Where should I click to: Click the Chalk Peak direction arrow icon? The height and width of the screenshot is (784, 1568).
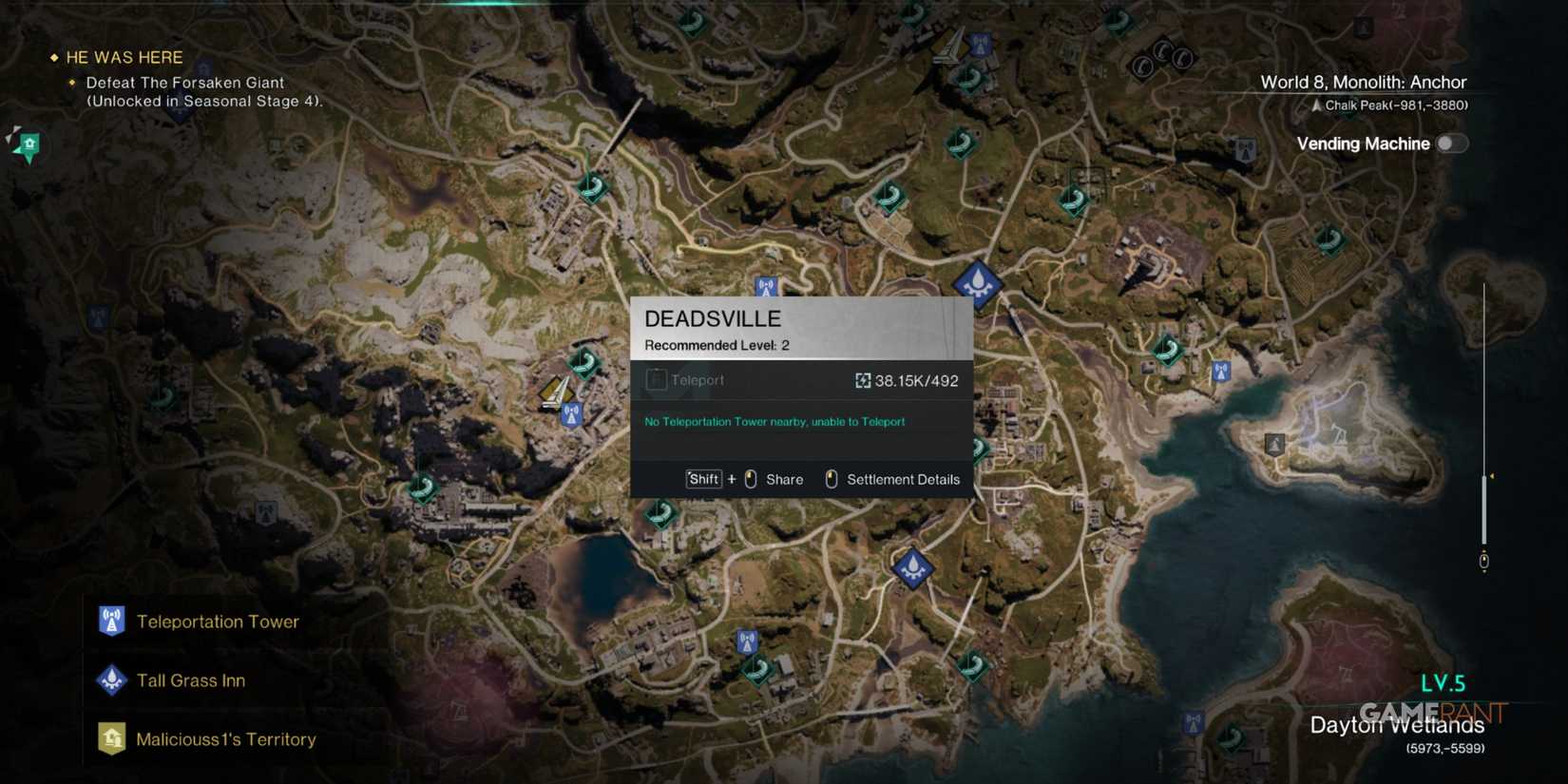pyautogui.click(x=1314, y=105)
